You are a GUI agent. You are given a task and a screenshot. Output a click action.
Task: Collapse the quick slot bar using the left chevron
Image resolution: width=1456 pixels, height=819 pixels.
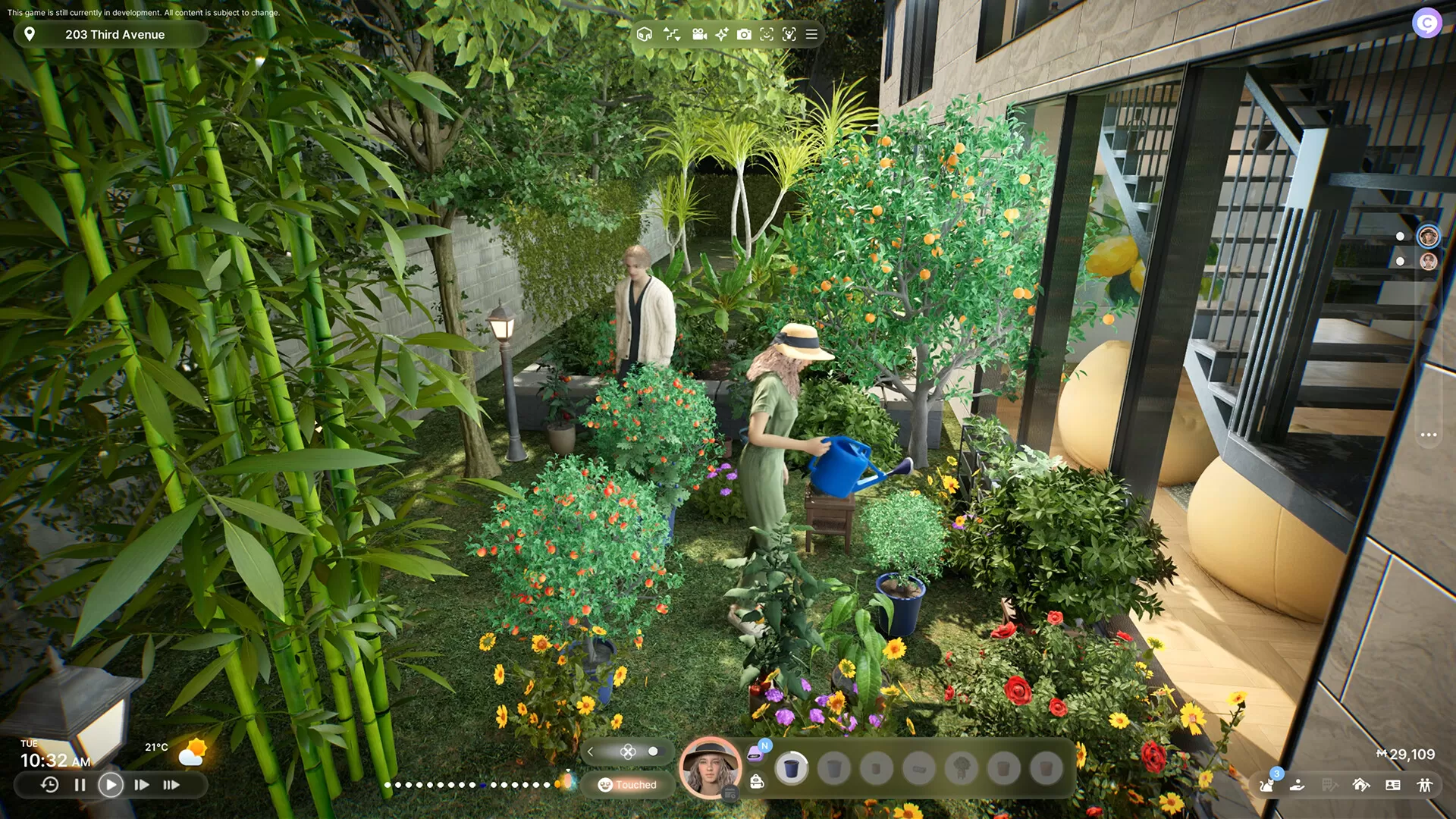590,752
